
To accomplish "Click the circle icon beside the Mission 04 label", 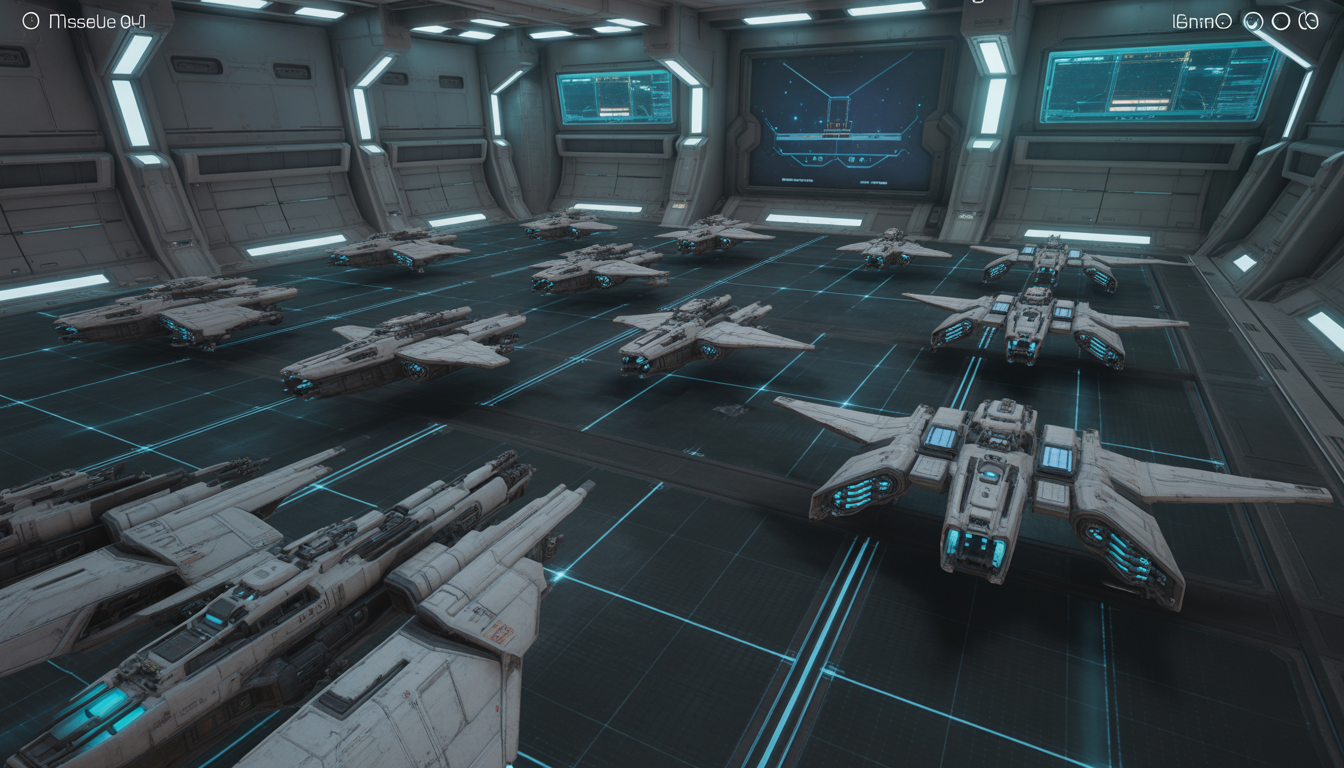I will [x=30, y=20].
